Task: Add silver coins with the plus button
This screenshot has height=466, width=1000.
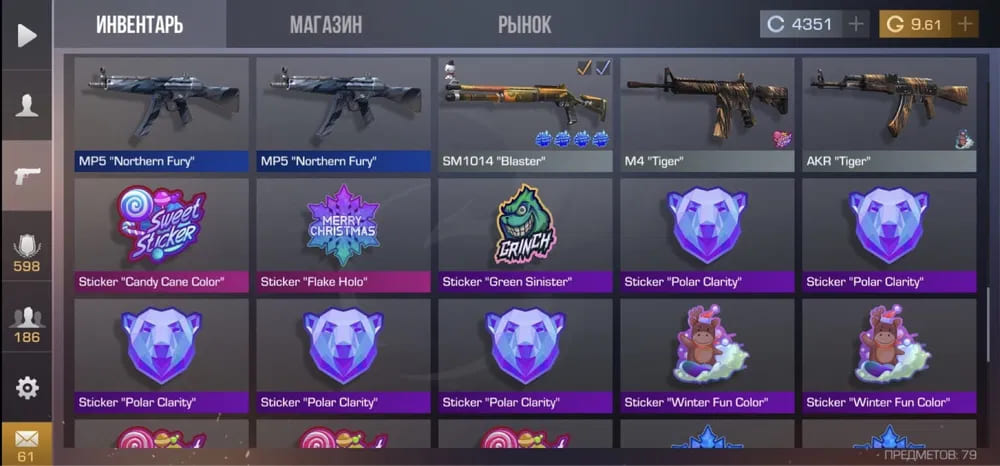Action: [855, 24]
